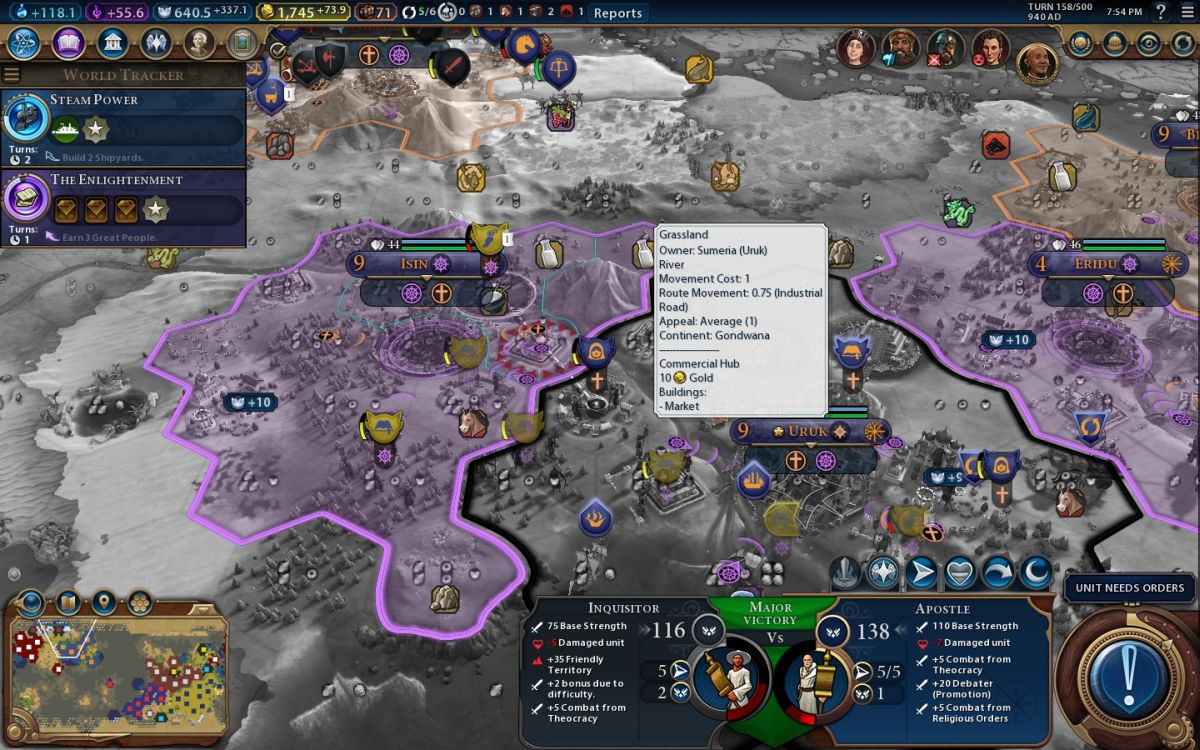View the Government screen

pyautogui.click(x=113, y=44)
